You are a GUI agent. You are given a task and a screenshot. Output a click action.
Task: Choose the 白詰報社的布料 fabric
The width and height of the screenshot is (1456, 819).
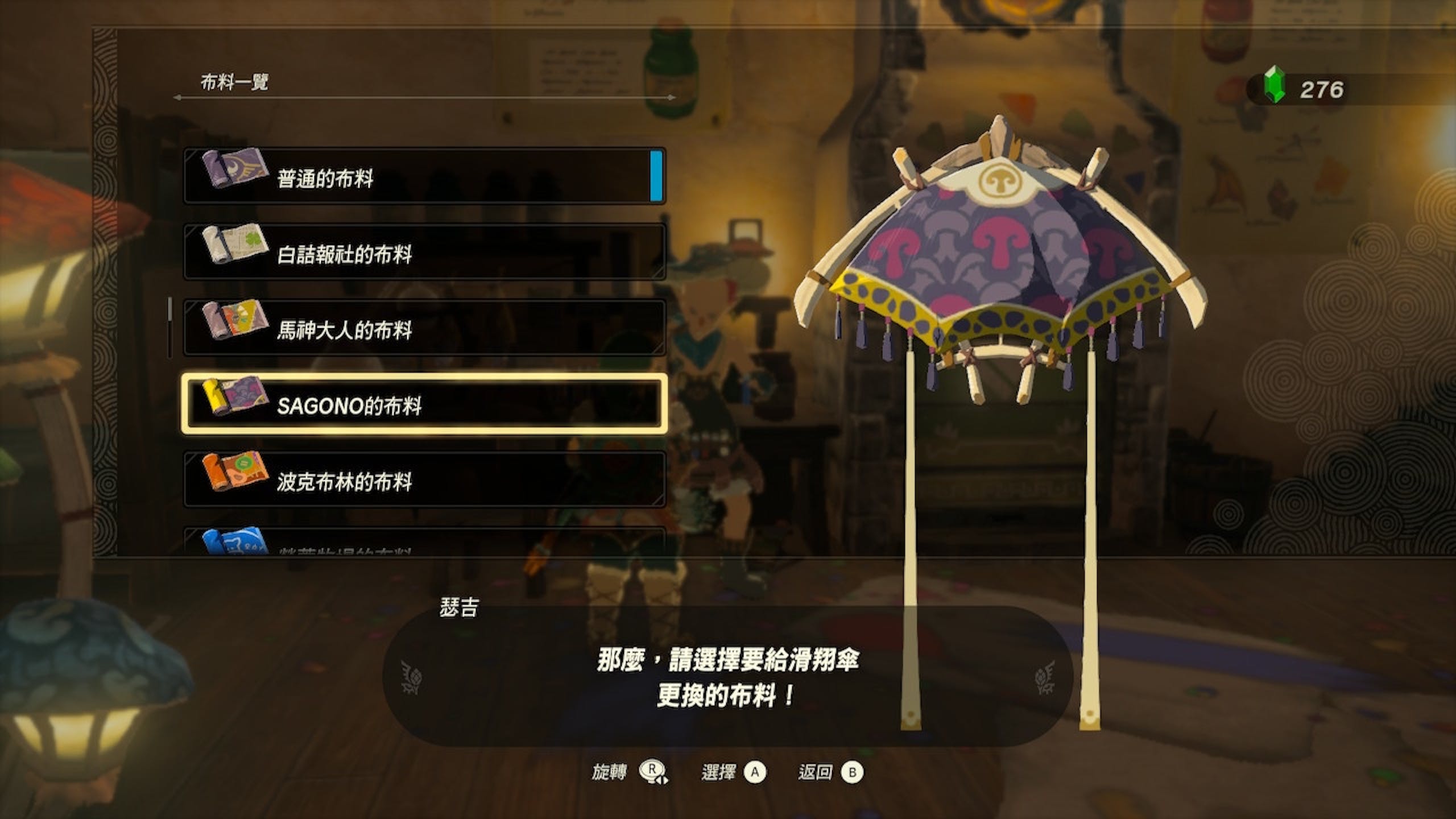tap(424, 252)
